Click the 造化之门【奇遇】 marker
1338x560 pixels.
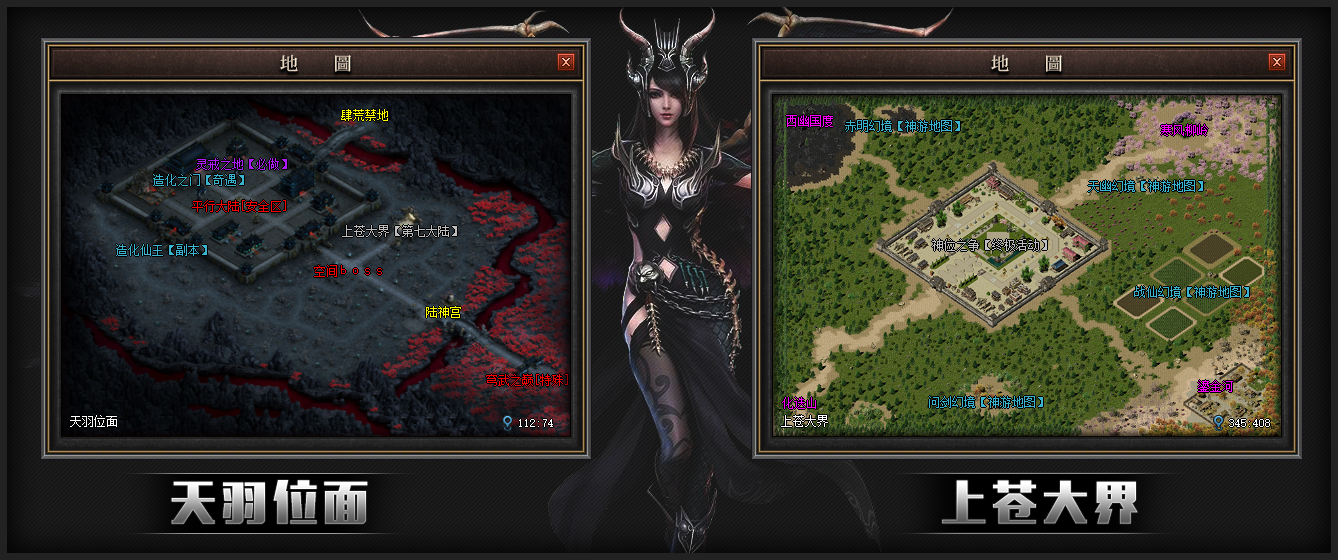coord(198,181)
